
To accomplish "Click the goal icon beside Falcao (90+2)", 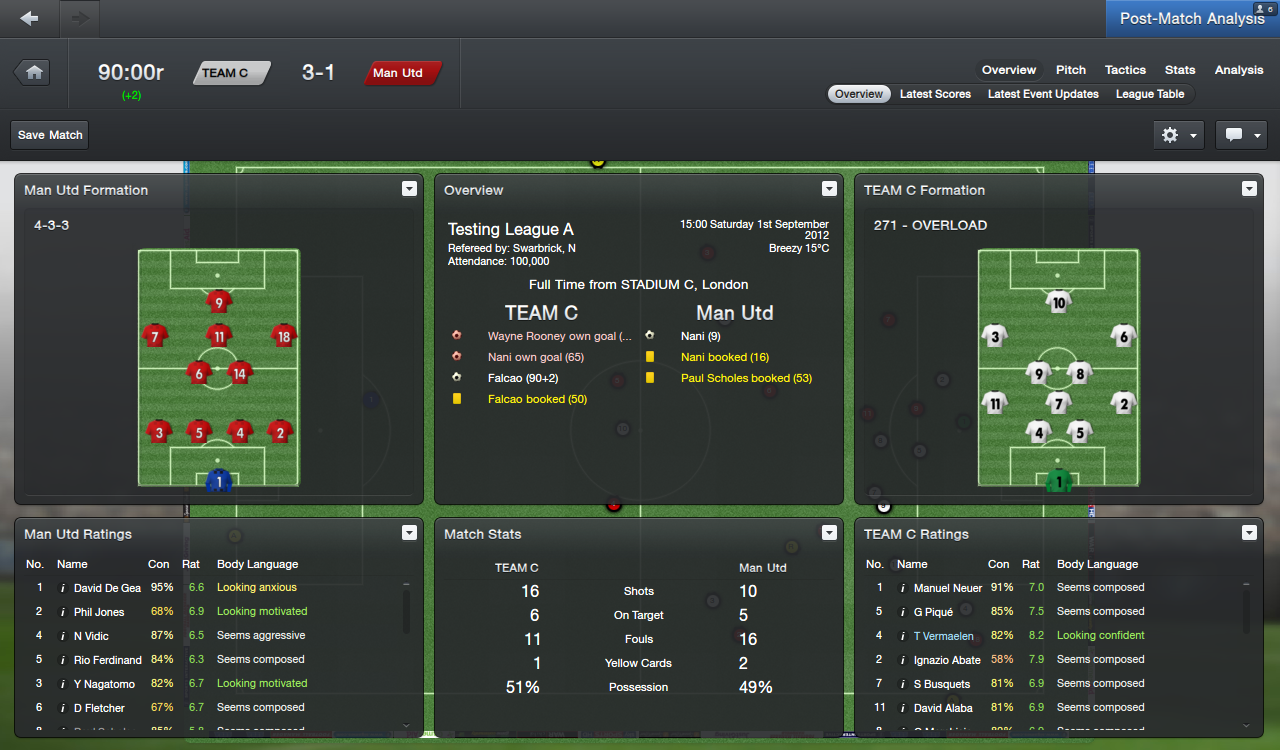I will [x=456, y=378].
